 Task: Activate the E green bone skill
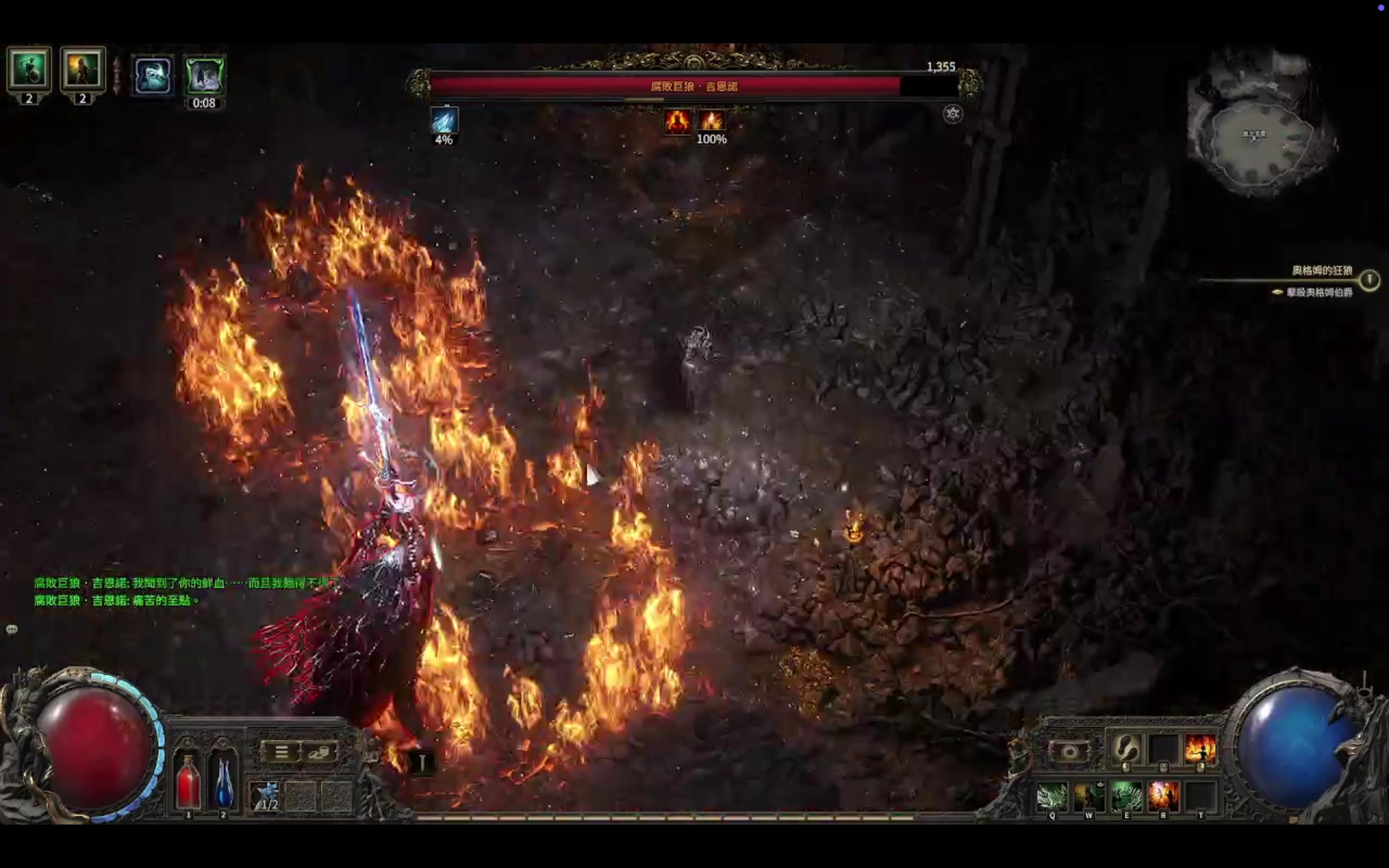(x=1126, y=796)
